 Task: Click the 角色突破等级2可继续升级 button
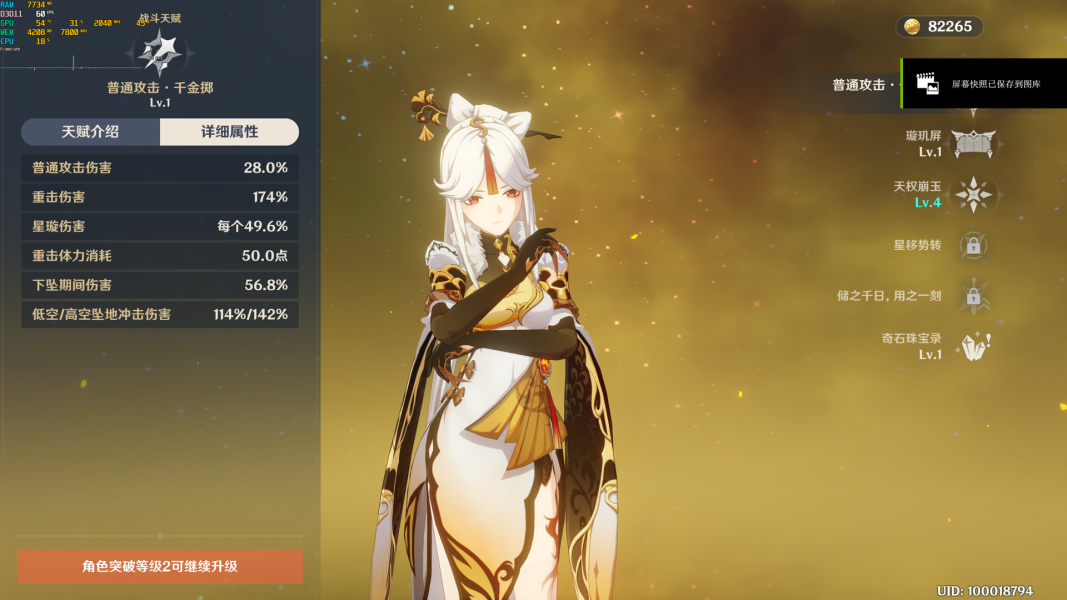tap(160, 566)
